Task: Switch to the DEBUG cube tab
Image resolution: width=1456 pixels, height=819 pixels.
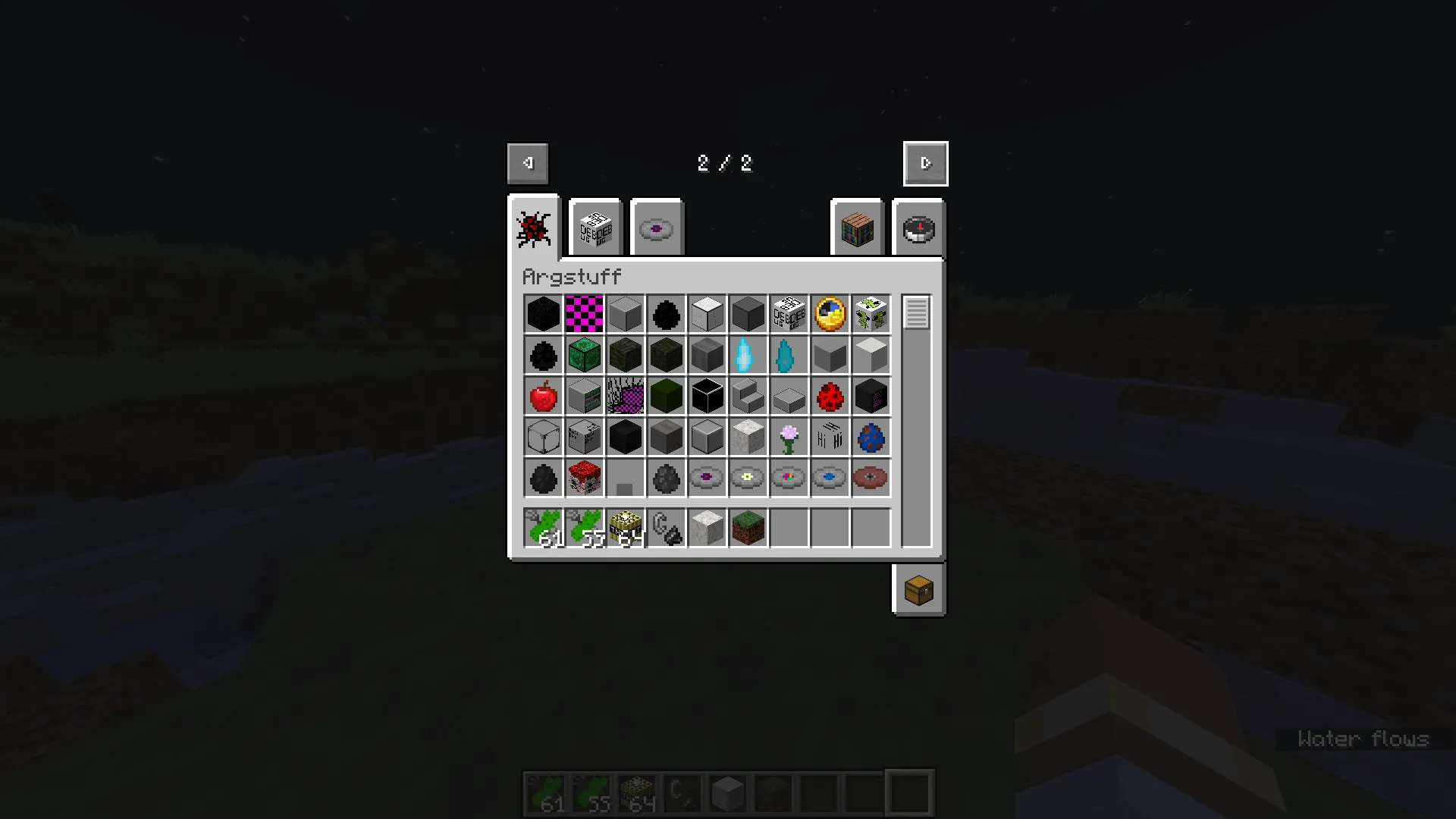Action: coord(595,227)
